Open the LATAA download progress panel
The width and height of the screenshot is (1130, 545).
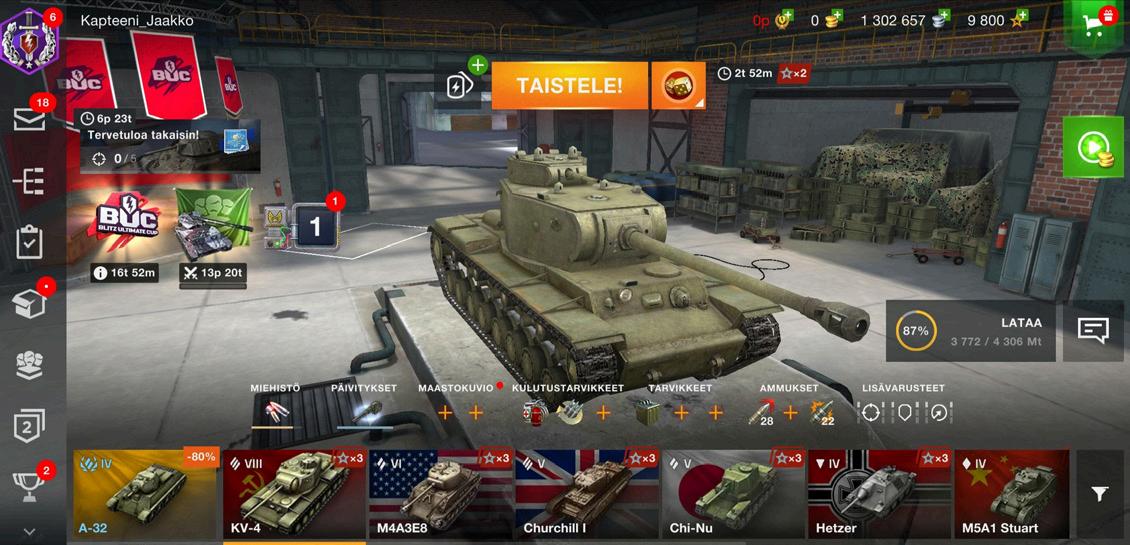click(970, 331)
